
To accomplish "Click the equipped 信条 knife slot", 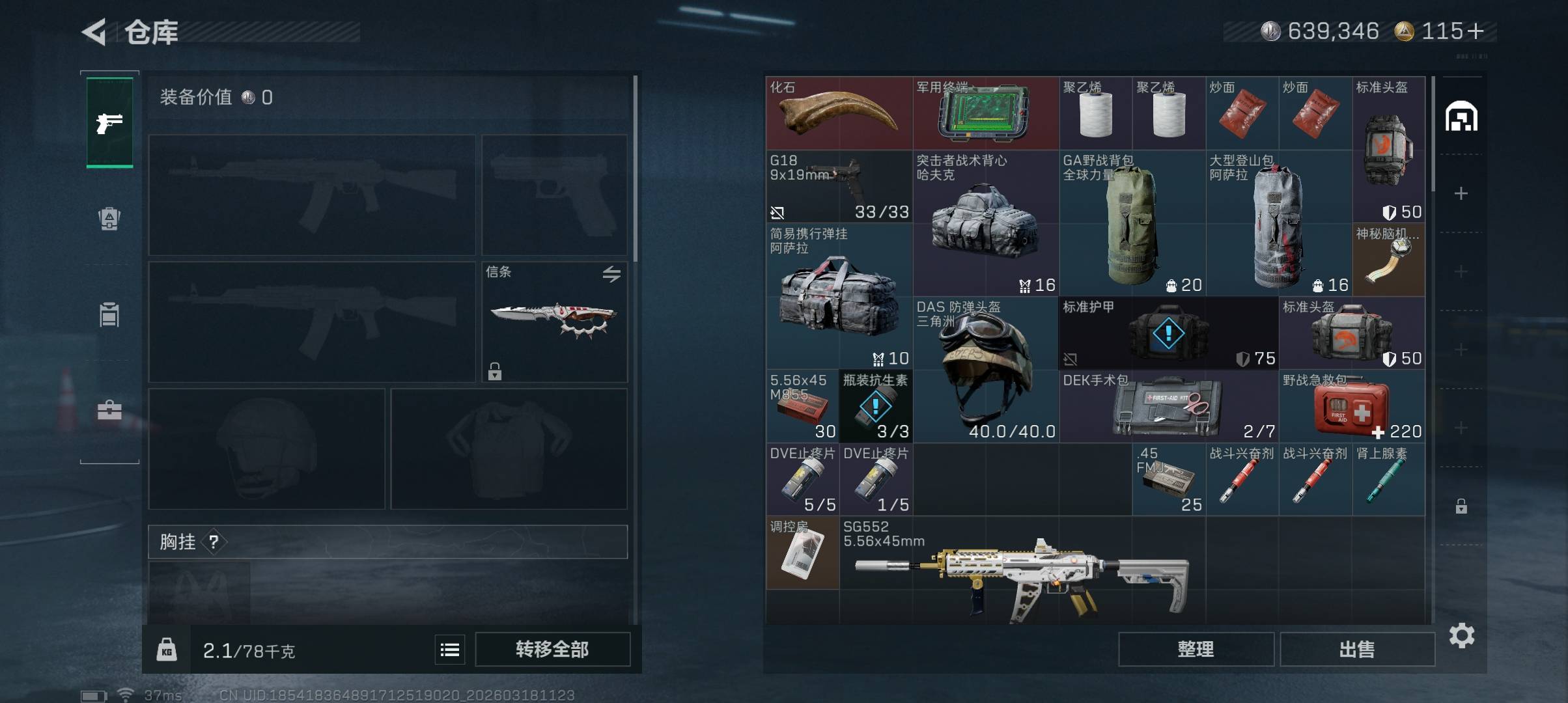I will [x=554, y=322].
